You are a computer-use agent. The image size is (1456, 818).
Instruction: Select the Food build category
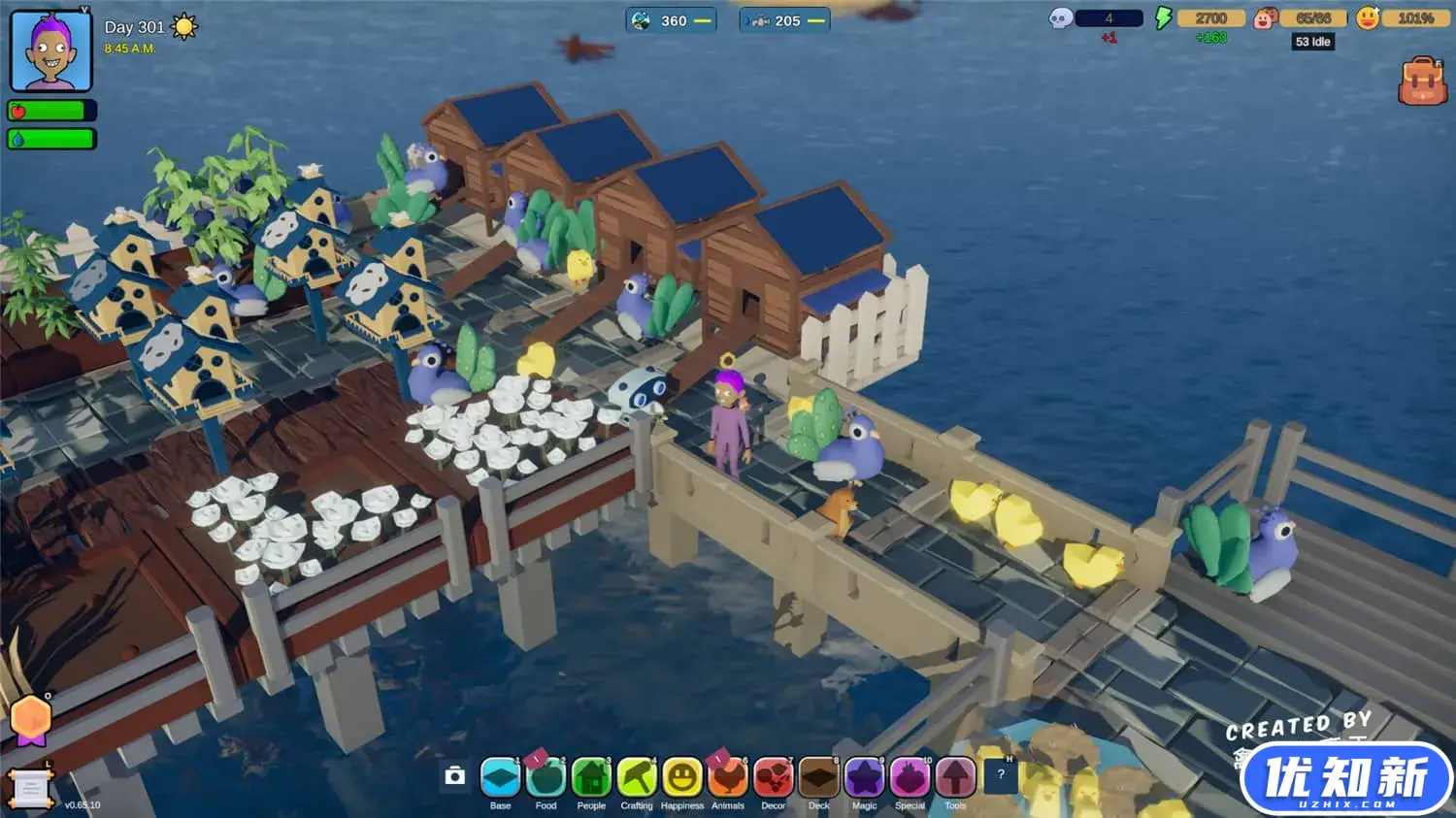[546, 777]
